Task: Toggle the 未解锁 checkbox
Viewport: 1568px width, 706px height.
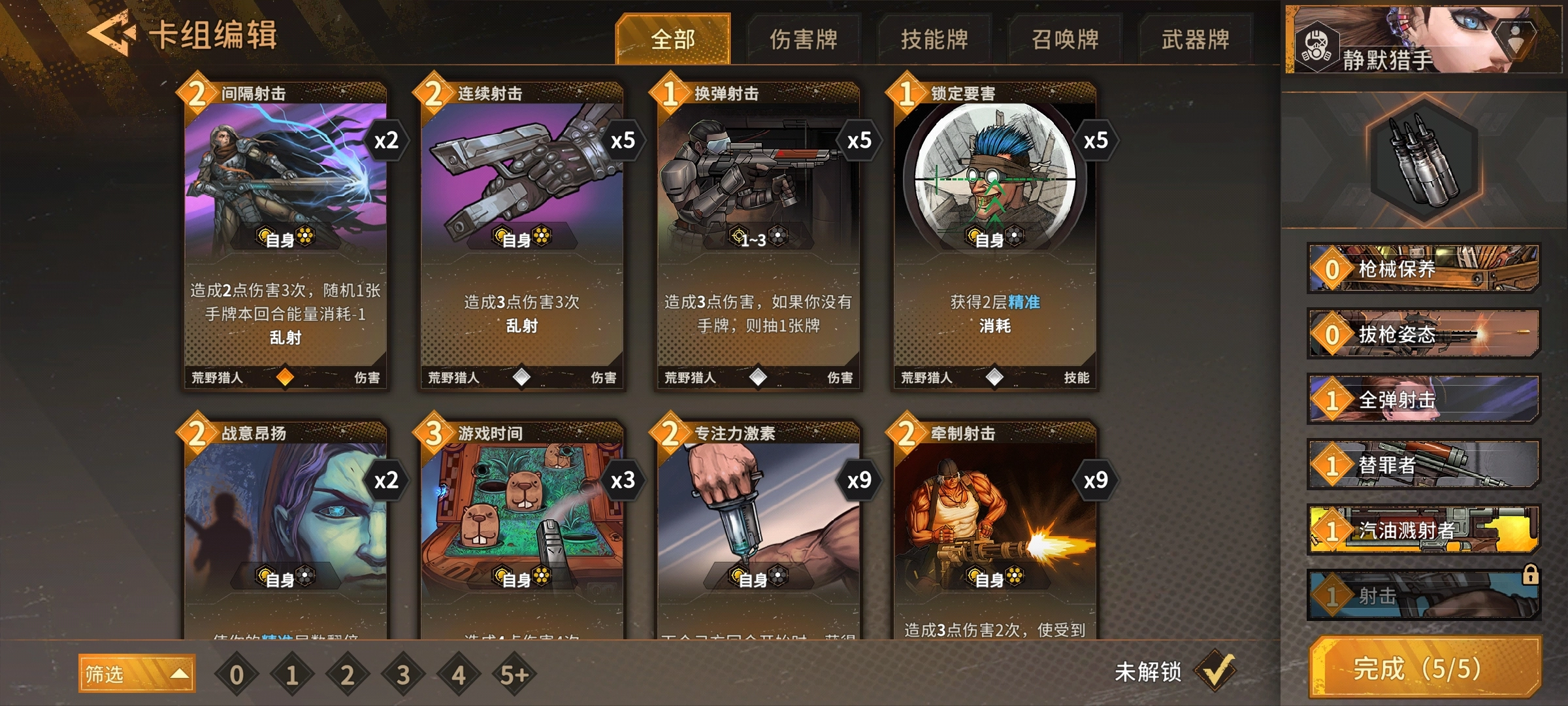Action: (1215, 671)
